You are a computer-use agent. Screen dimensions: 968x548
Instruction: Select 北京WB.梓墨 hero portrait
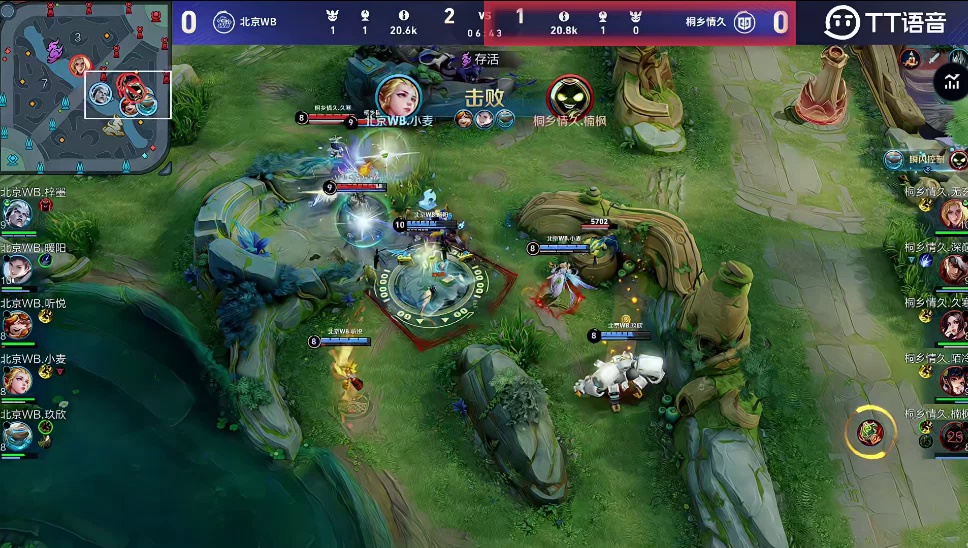click(x=17, y=213)
